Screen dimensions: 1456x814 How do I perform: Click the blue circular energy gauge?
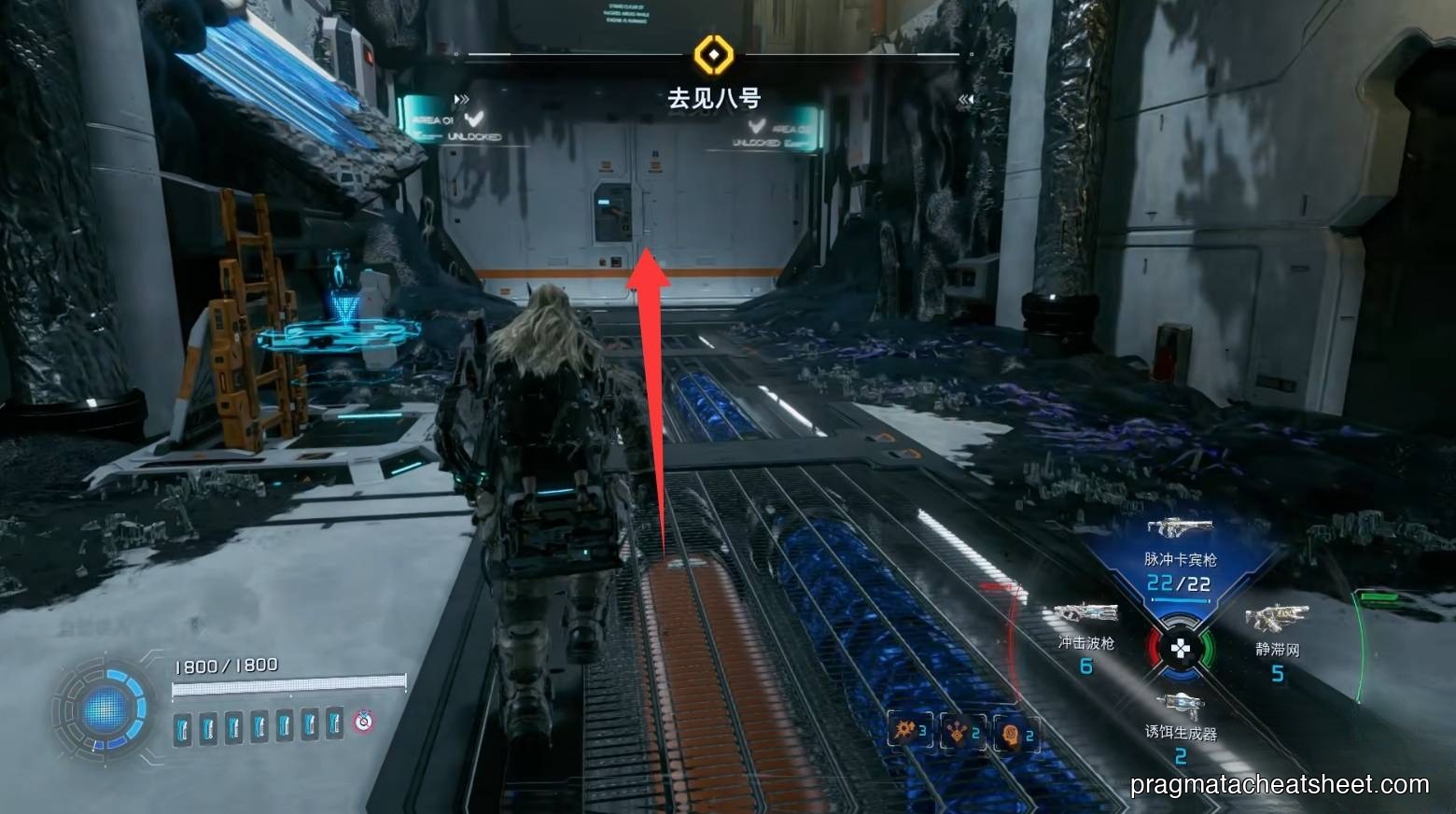(x=104, y=711)
